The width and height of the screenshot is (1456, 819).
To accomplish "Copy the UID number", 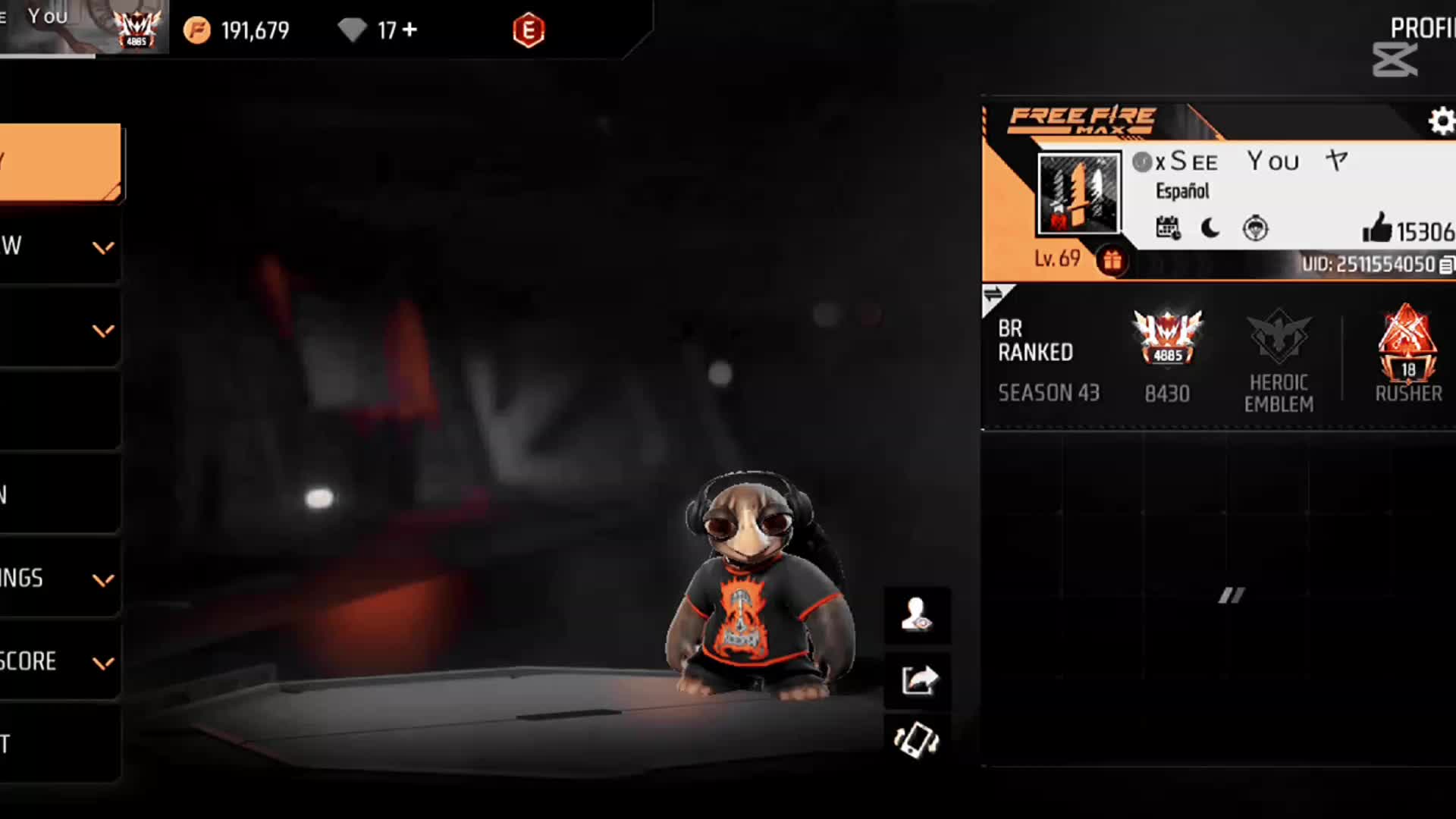I will pyautogui.click(x=1446, y=265).
